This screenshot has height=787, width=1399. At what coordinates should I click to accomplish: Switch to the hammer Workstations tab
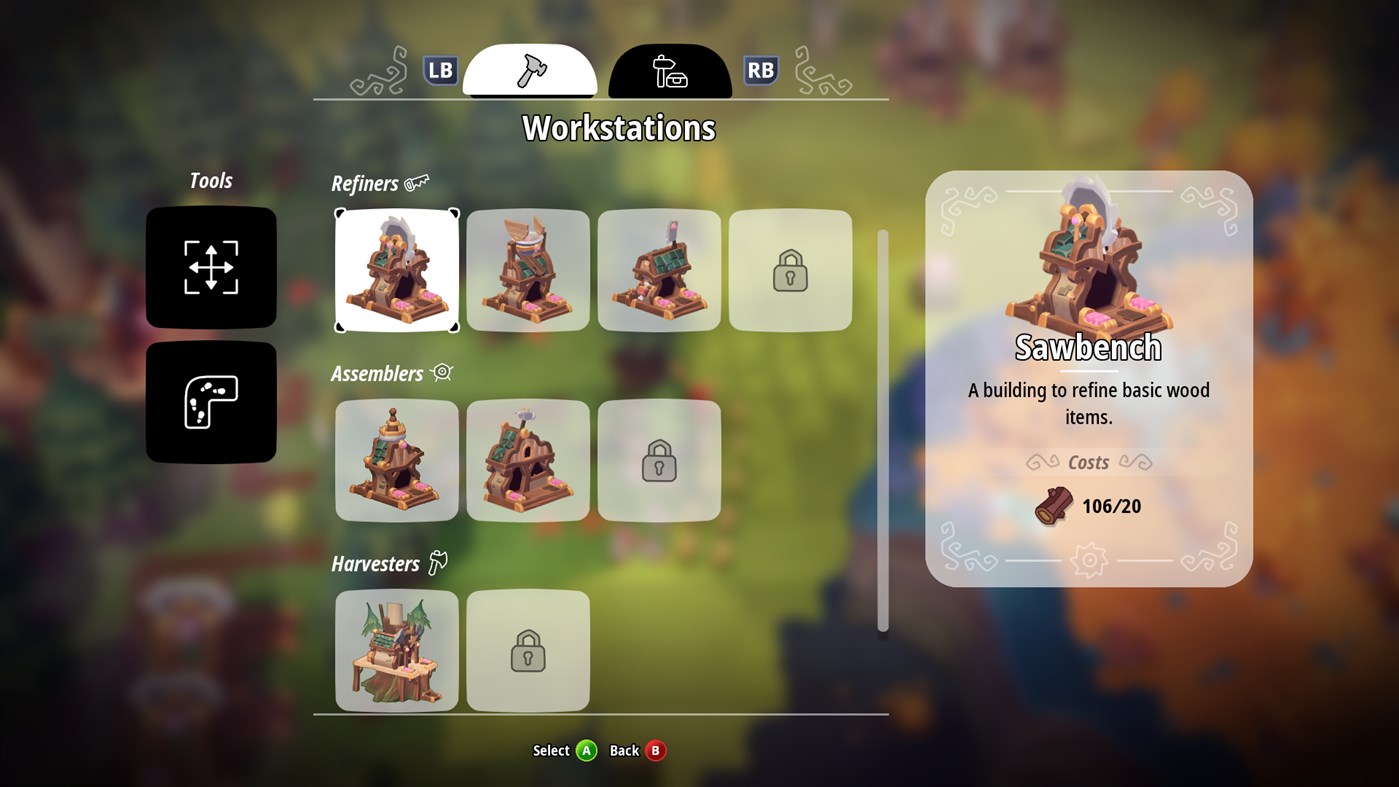point(529,69)
